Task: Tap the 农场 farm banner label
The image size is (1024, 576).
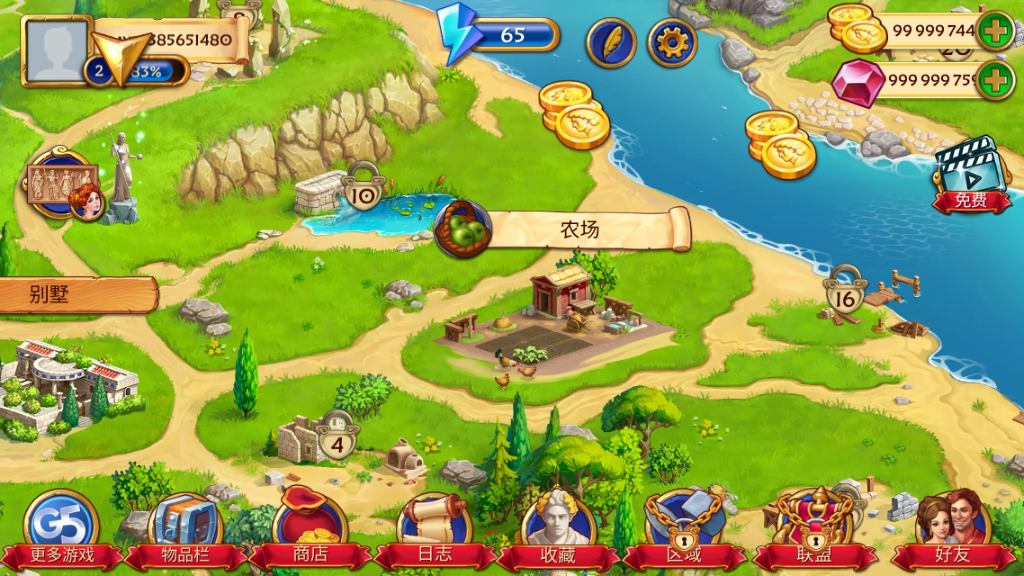Action: click(578, 230)
